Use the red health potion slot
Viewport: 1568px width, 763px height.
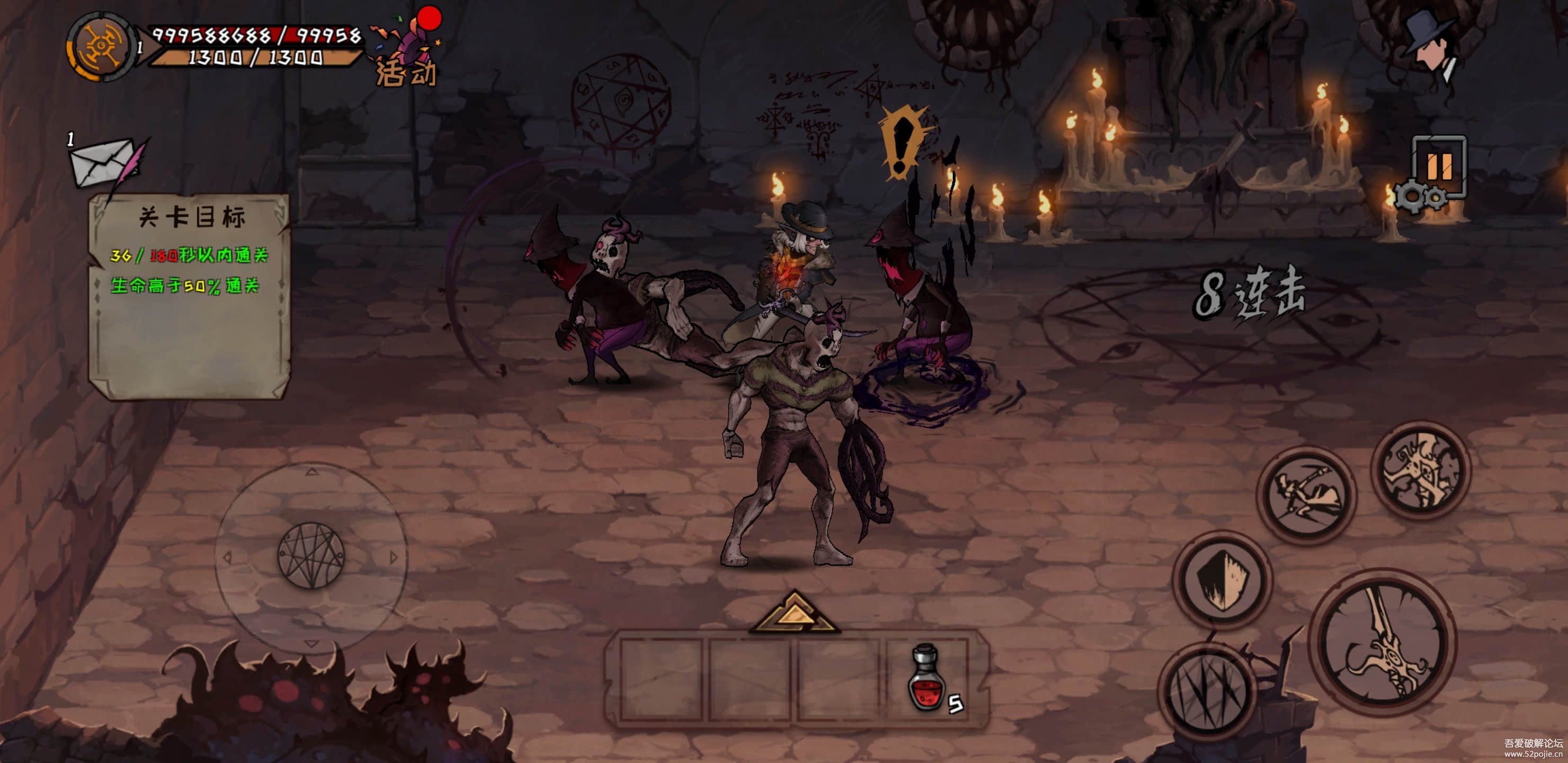pyautogui.click(x=927, y=678)
